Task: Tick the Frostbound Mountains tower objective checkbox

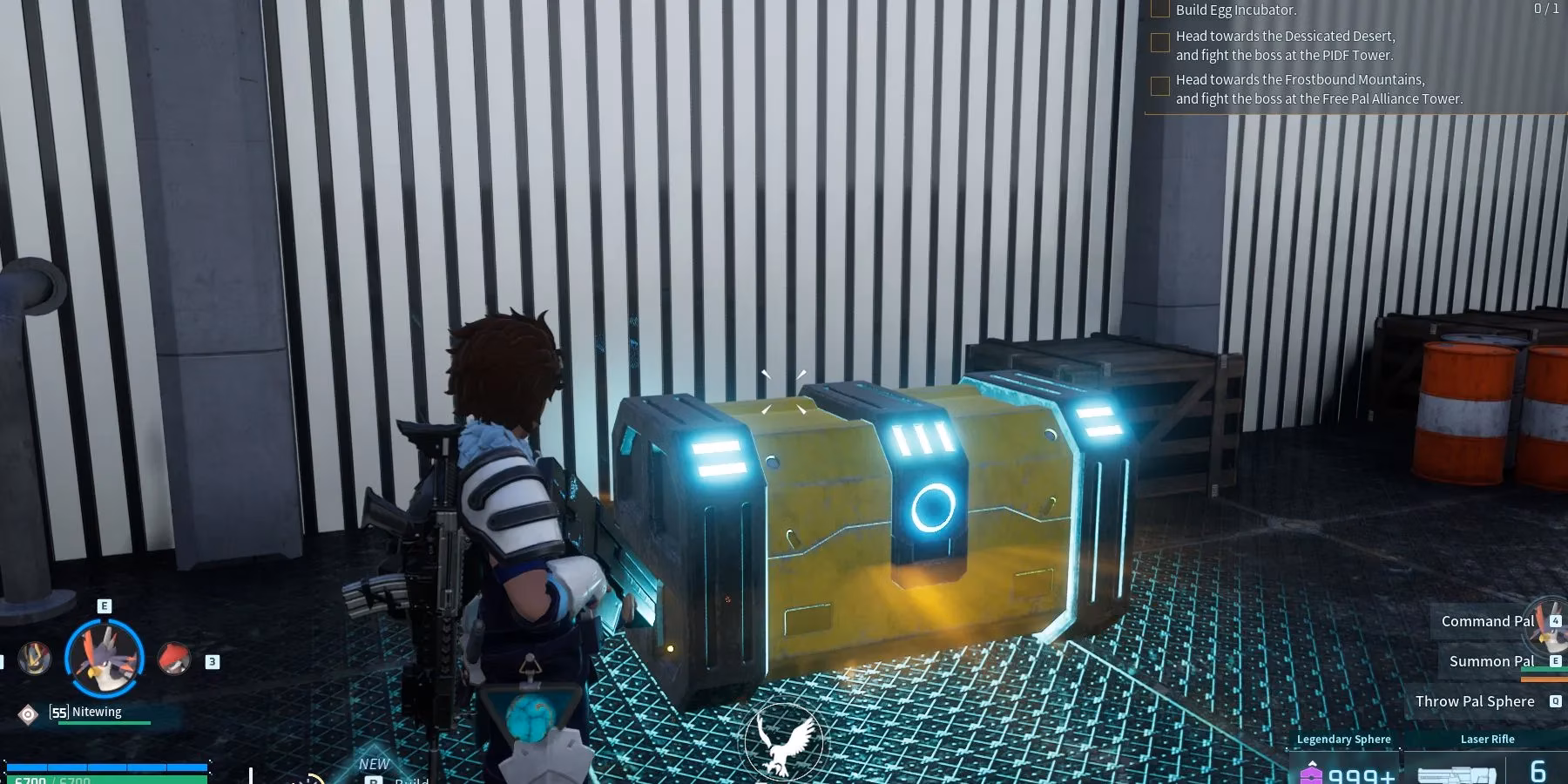Action: (x=1160, y=86)
